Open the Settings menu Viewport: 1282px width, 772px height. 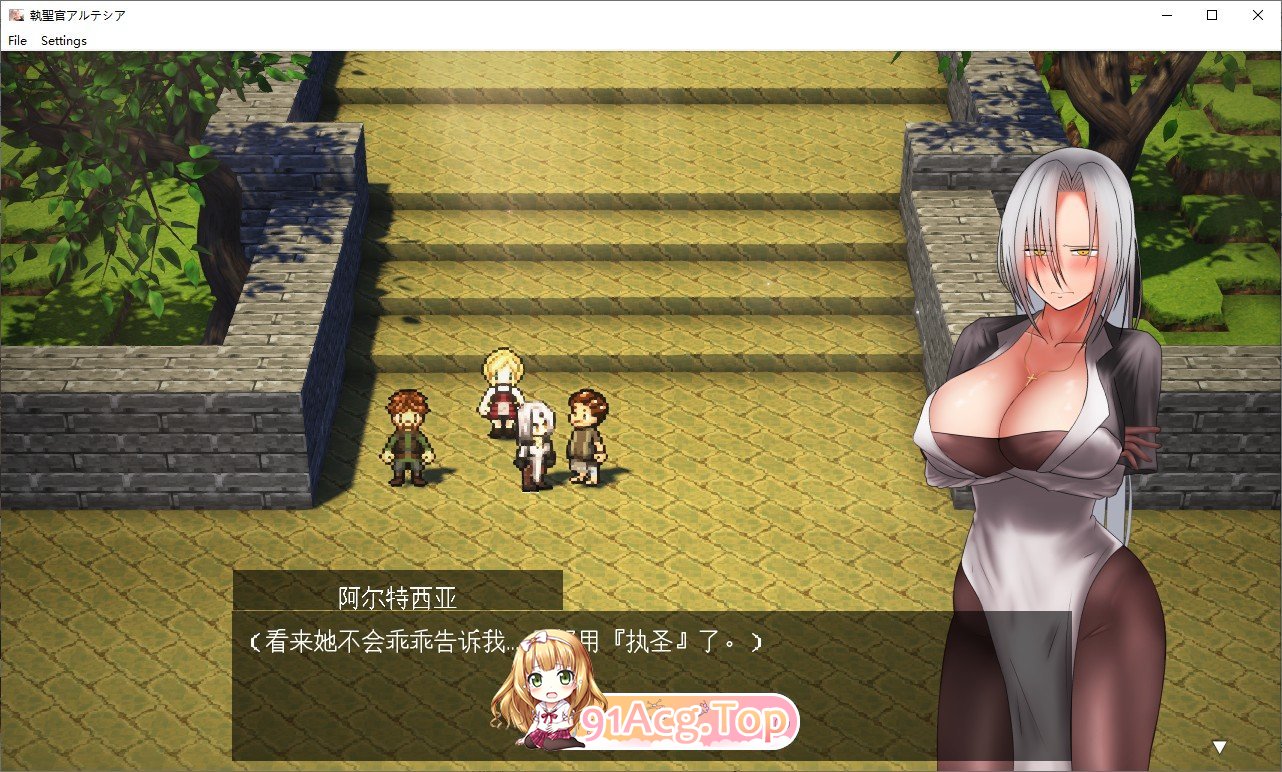click(x=63, y=41)
